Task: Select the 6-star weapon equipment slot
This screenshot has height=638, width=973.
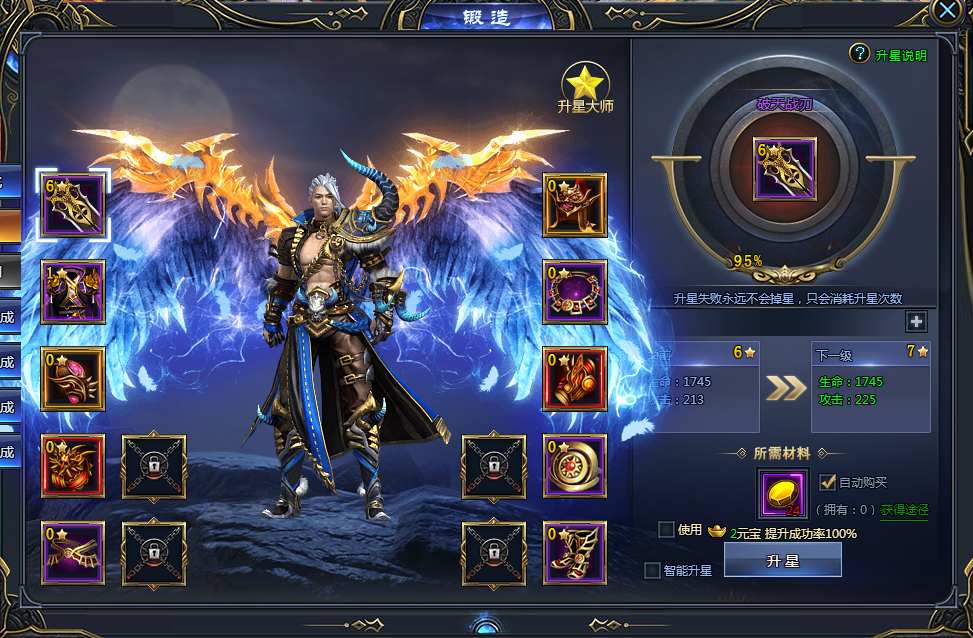Action: [73, 205]
